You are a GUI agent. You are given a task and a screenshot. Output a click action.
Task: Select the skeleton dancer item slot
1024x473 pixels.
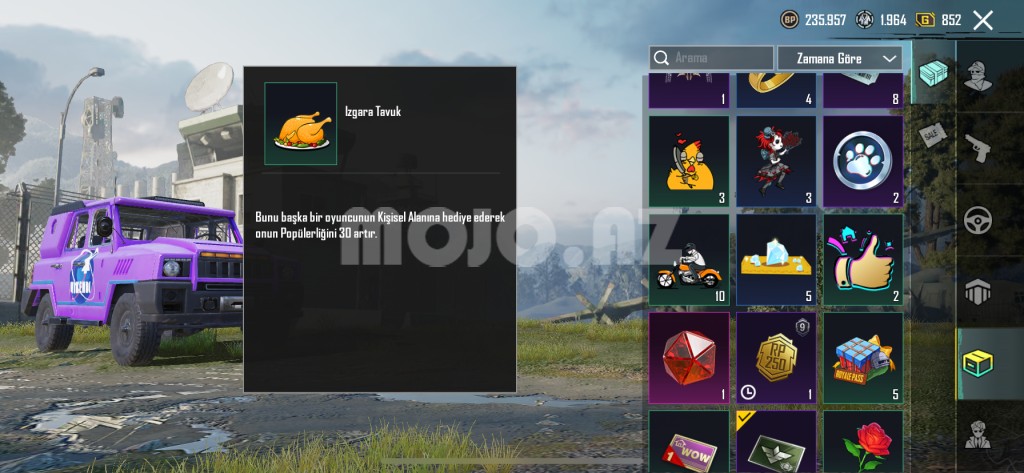(776, 162)
